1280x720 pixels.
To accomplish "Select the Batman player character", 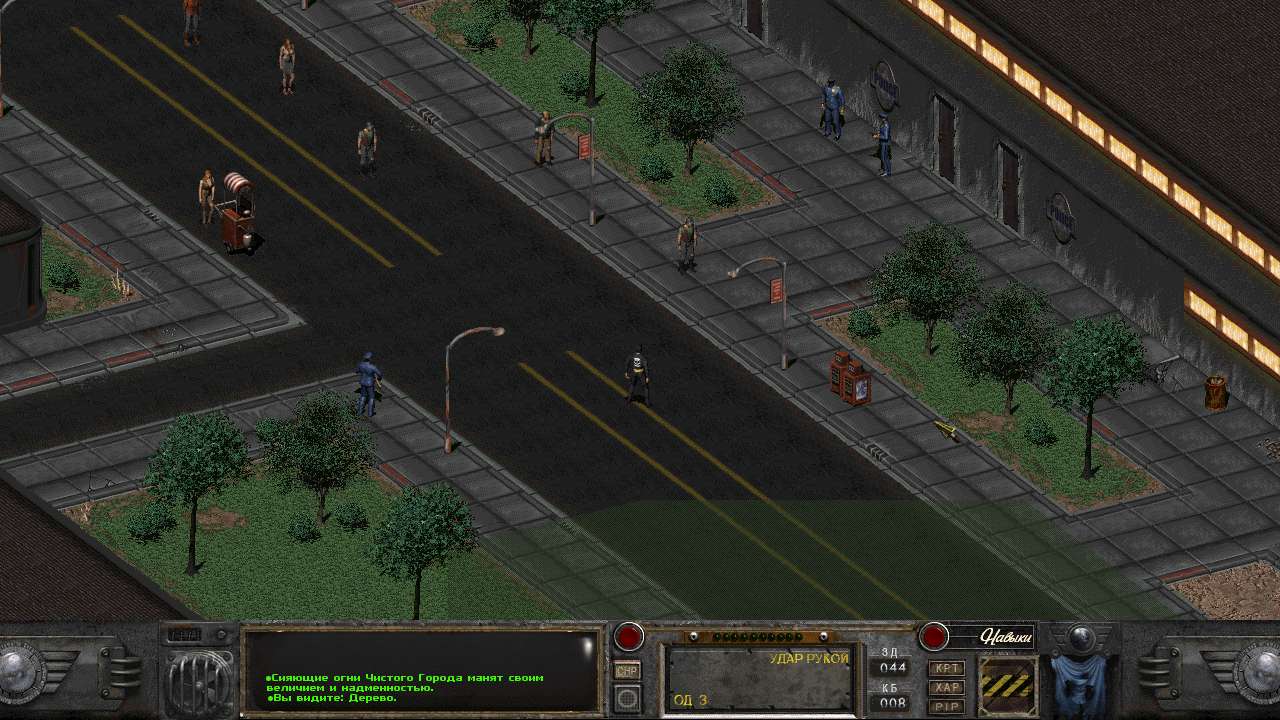I will tap(637, 375).
